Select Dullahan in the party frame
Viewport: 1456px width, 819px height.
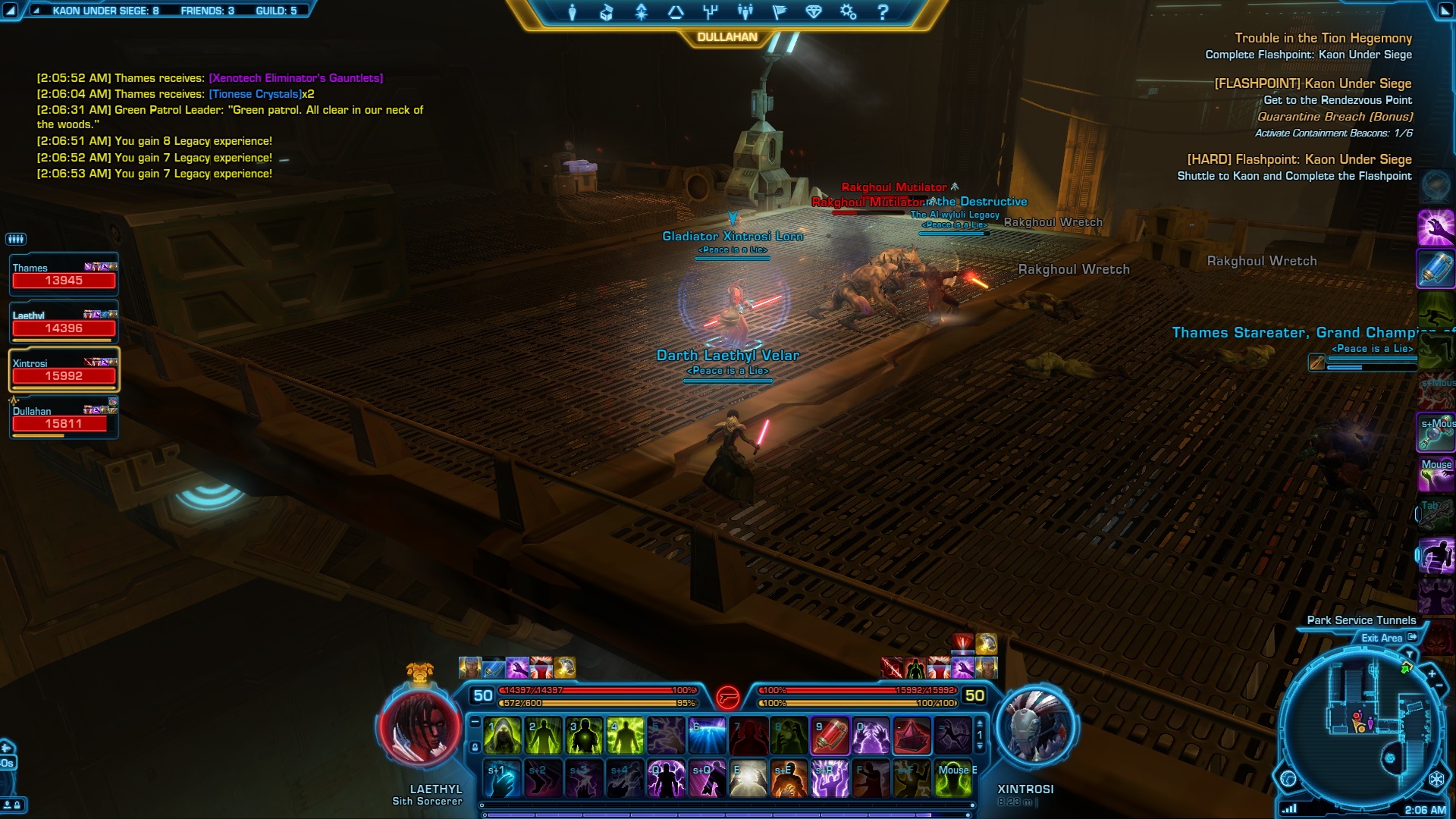click(64, 418)
